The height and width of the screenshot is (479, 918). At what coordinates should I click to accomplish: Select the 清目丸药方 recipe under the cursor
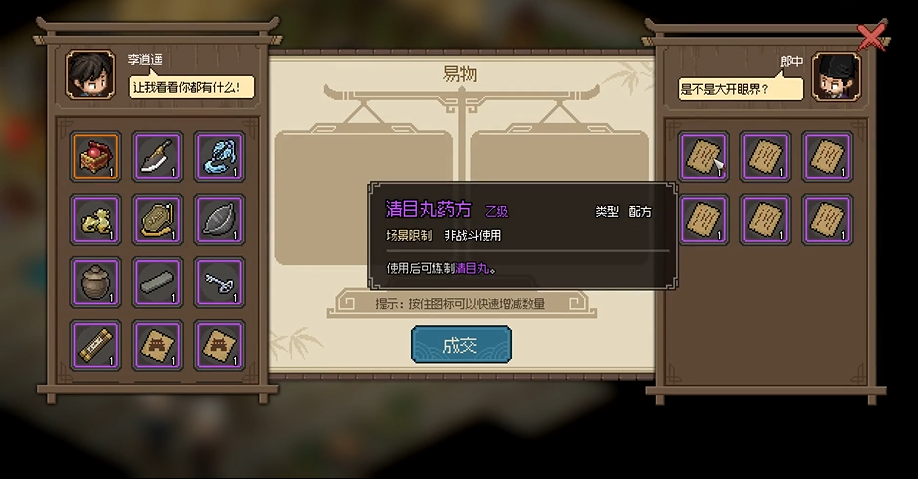[x=704, y=157]
